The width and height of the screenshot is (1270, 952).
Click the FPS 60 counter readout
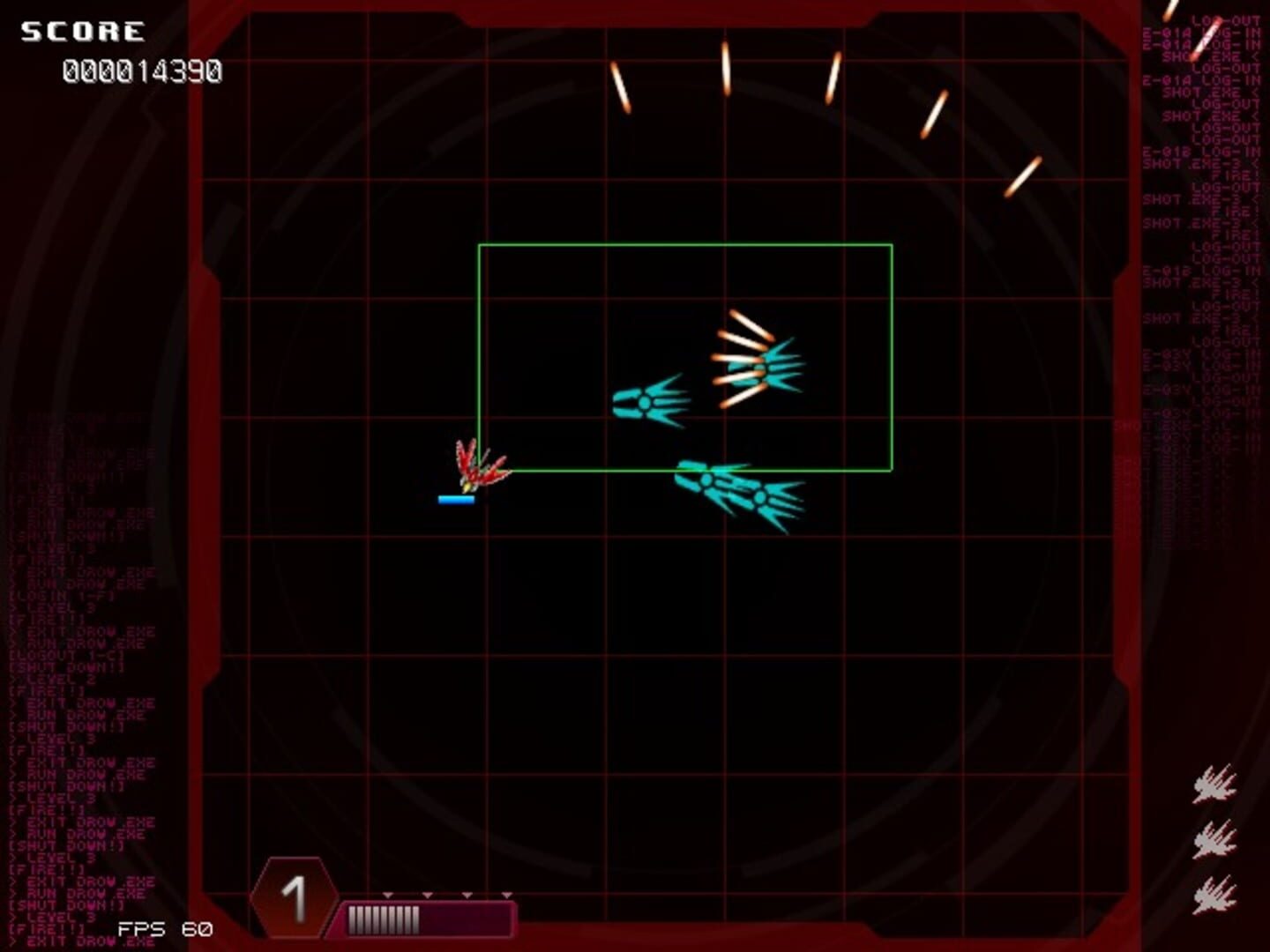(x=163, y=928)
